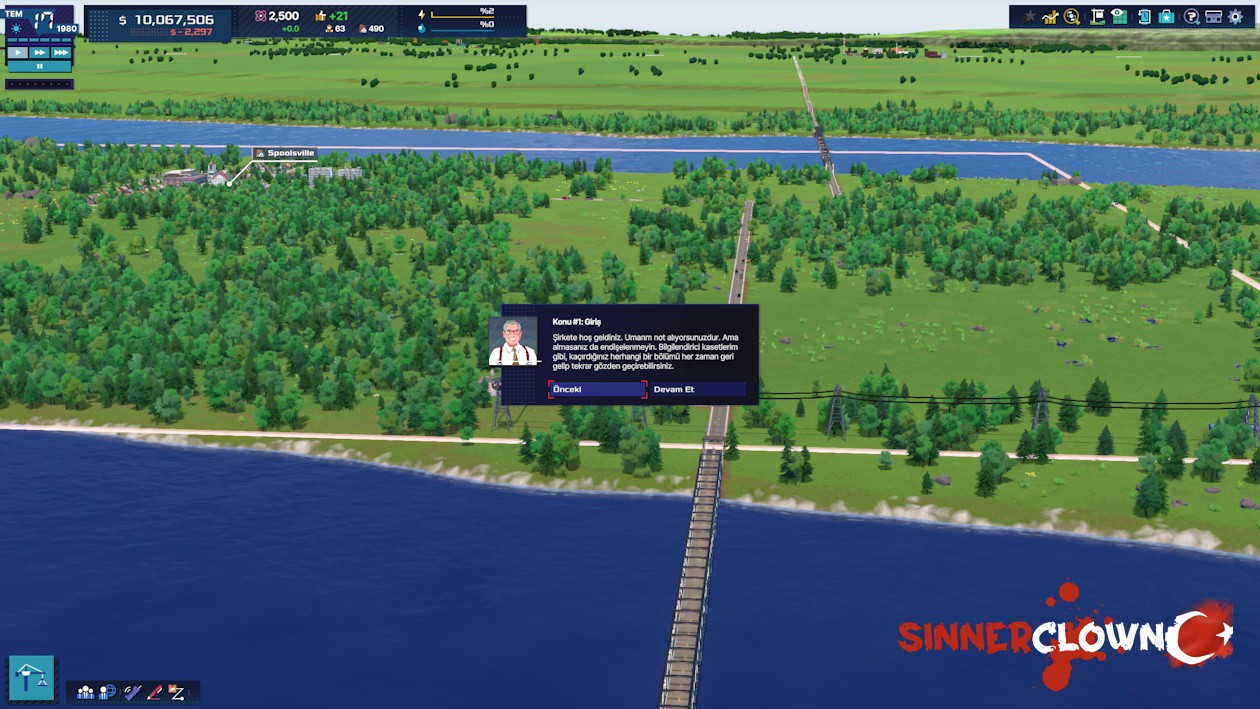Open the land plot signpost view
Image resolution: width=1260 pixels, height=709 pixels.
[1097, 17]
